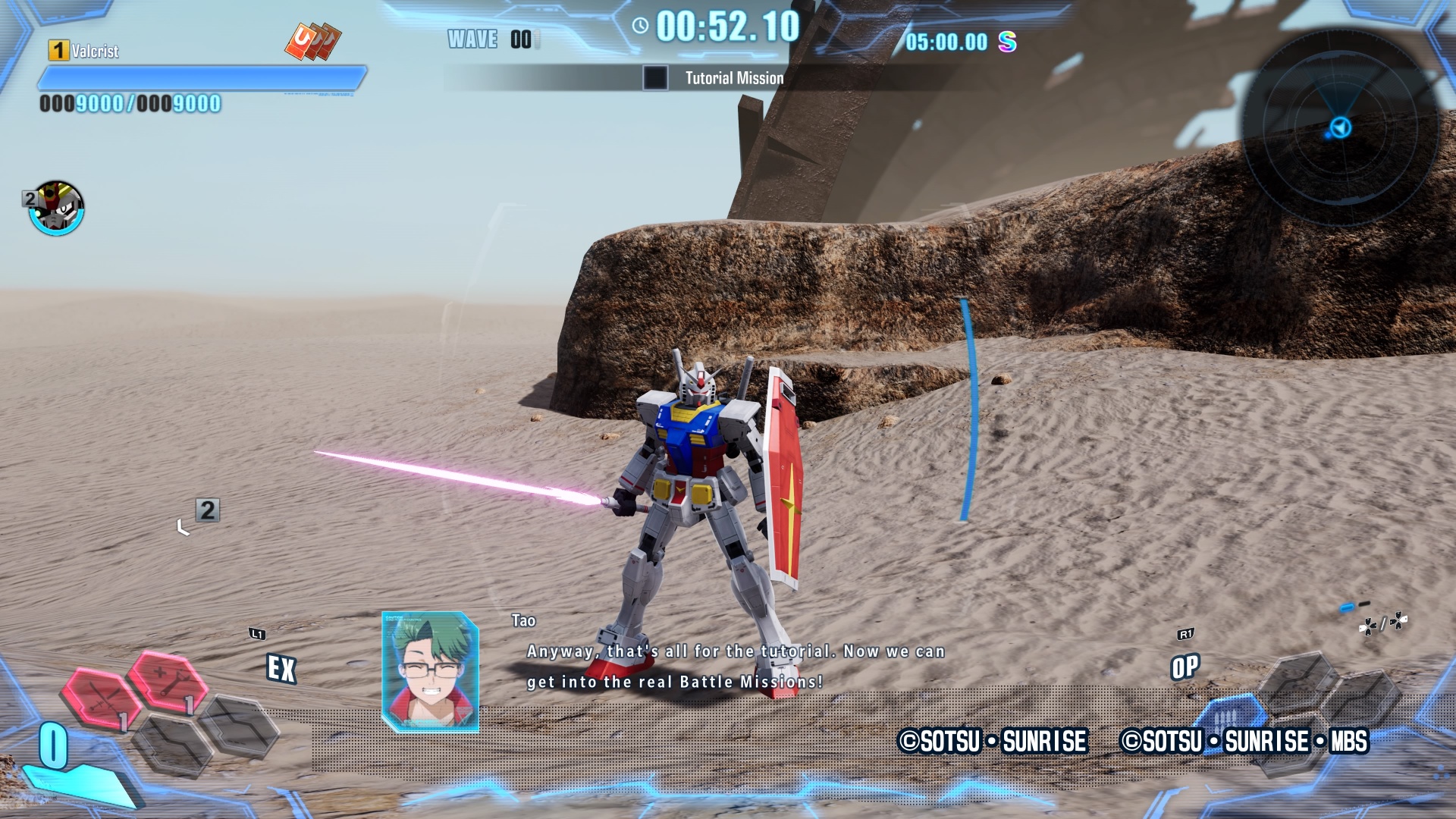
Task: Select the squad member 2 portrait
Action: pyautogui.click(x=56, y=208)
